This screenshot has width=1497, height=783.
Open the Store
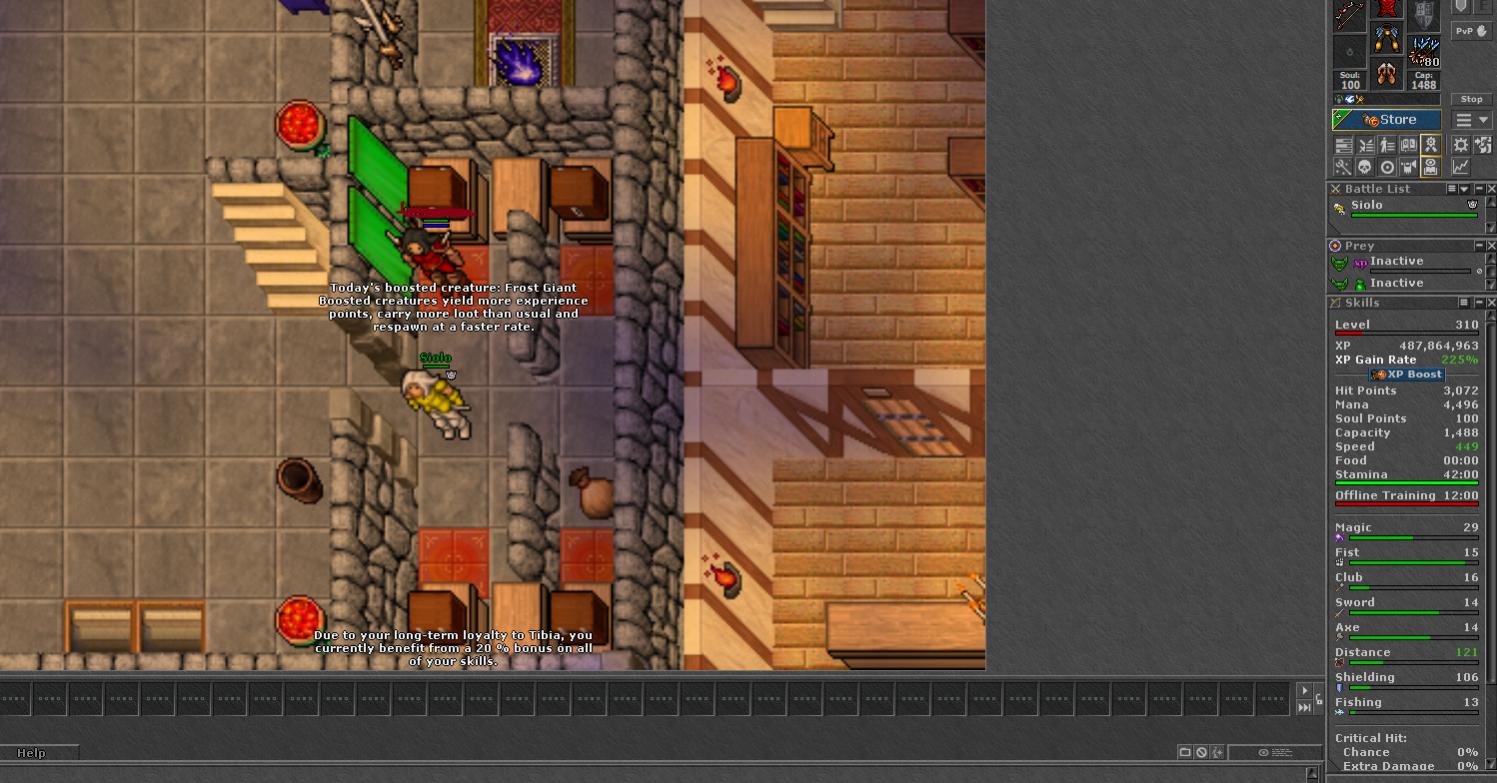1388,120
